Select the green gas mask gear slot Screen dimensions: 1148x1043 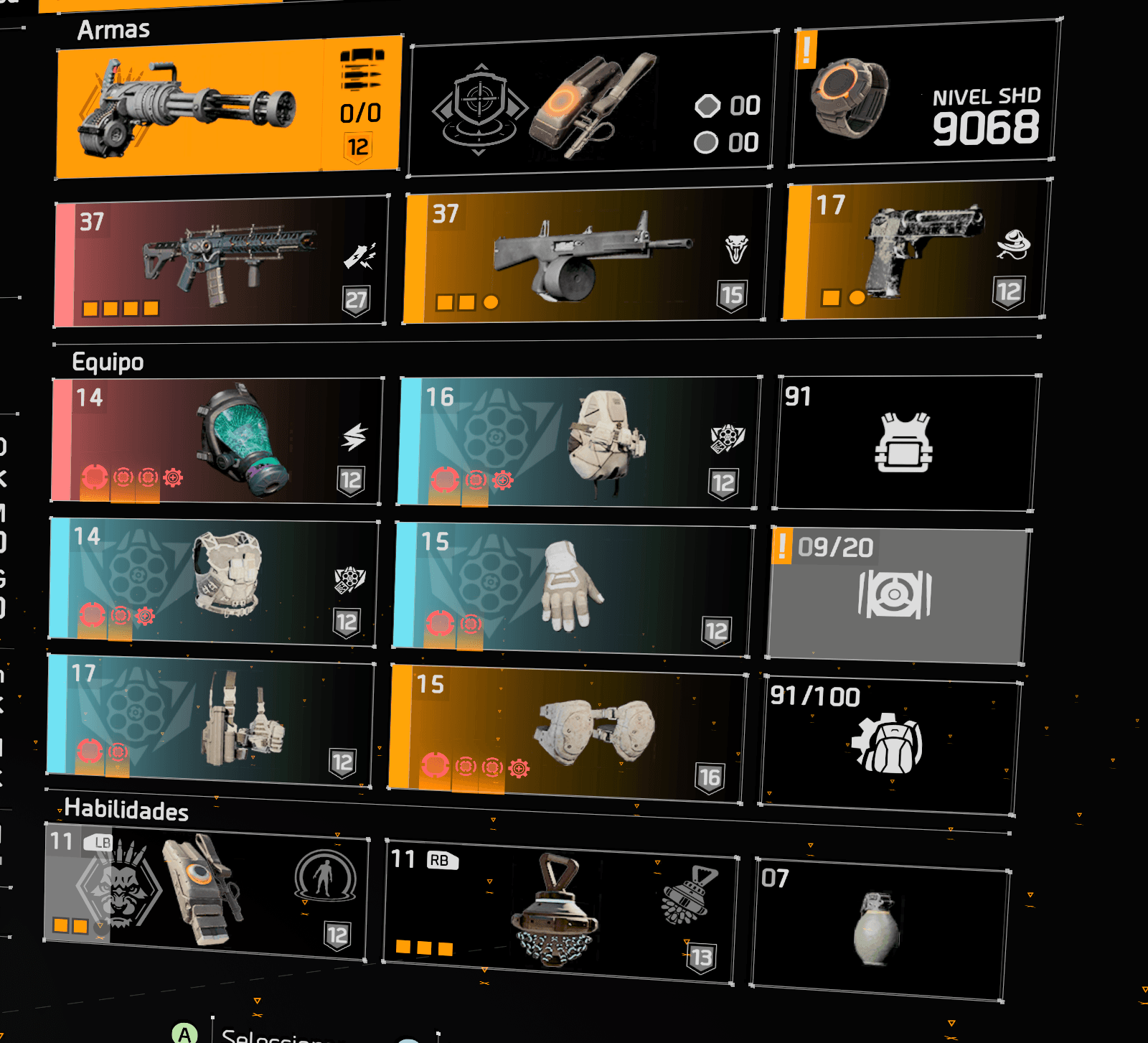point(216,440)
